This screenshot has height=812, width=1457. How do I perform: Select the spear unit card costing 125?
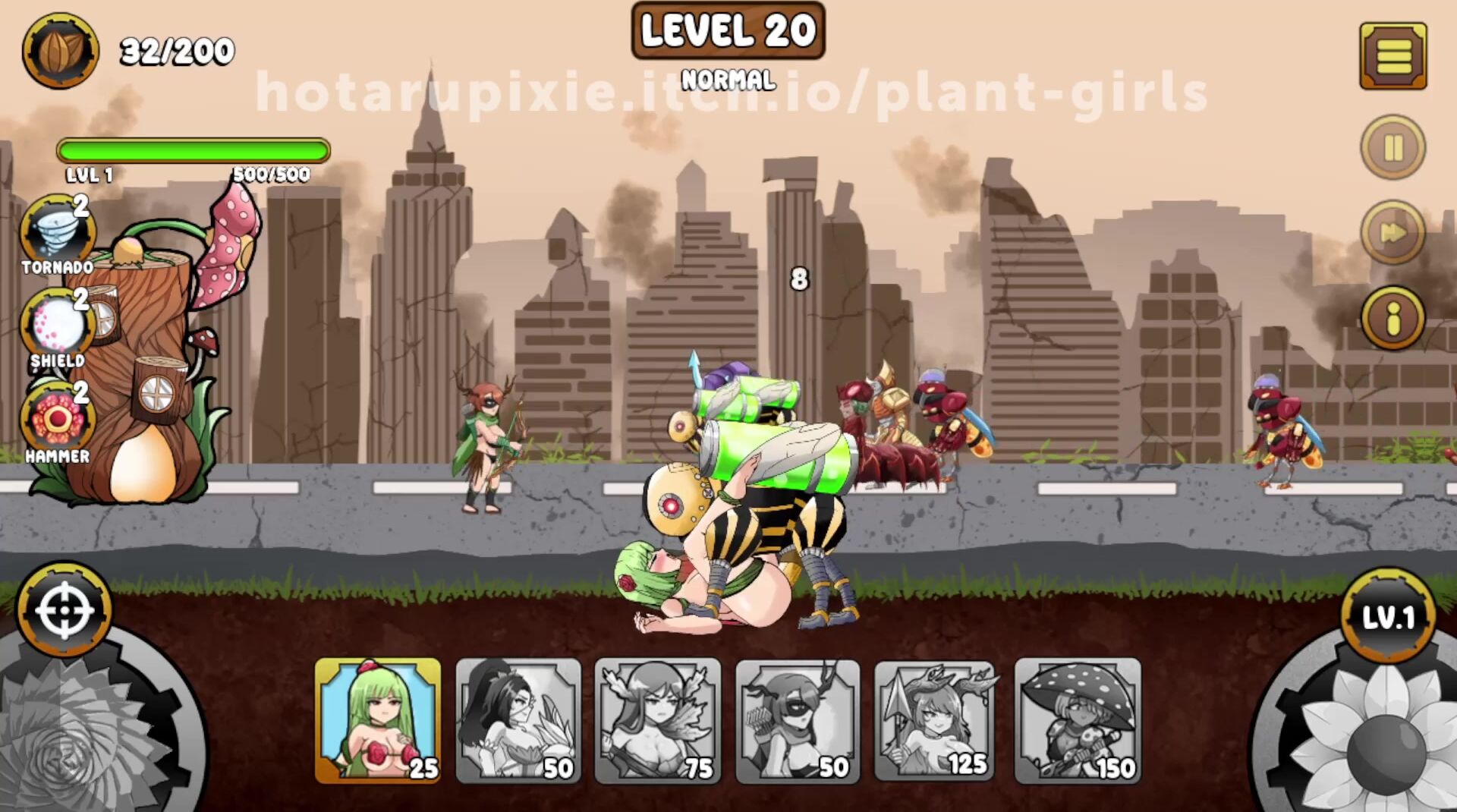click(937, 720)
